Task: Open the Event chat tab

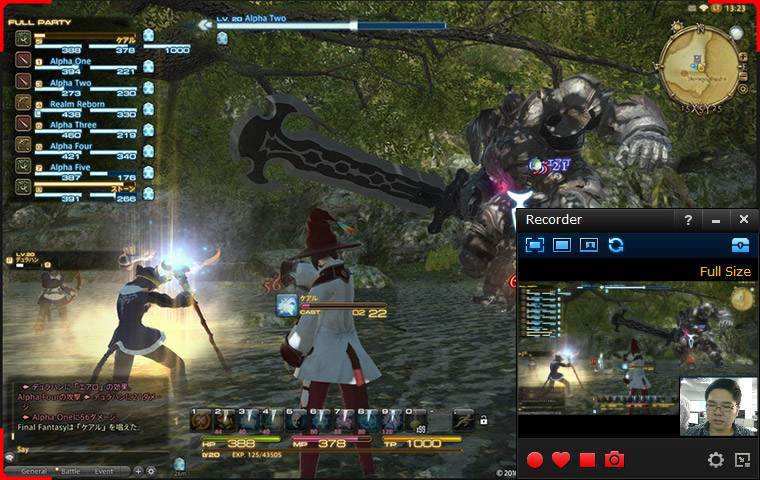Action: [104, 470]
